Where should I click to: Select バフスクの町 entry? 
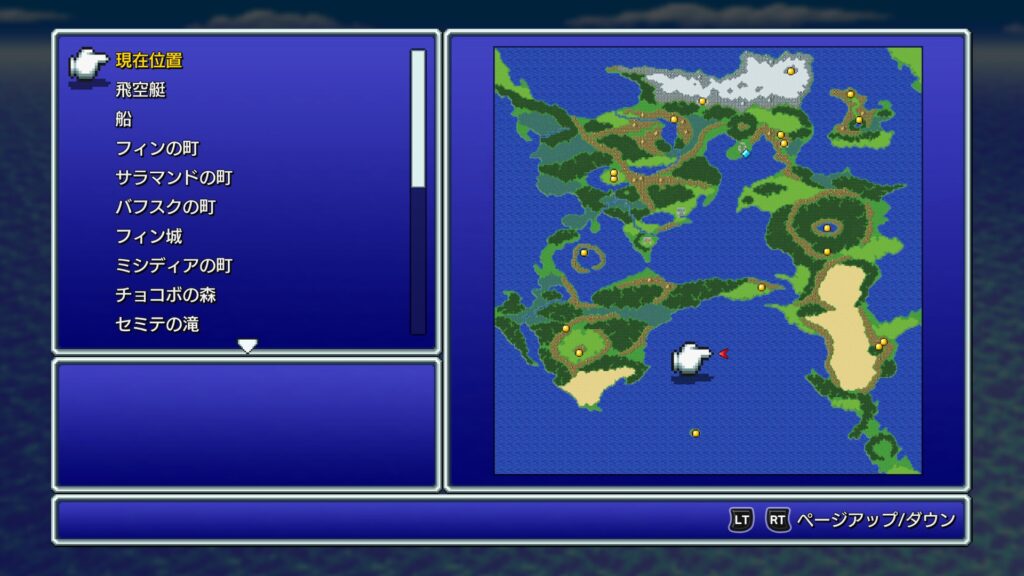165,208
